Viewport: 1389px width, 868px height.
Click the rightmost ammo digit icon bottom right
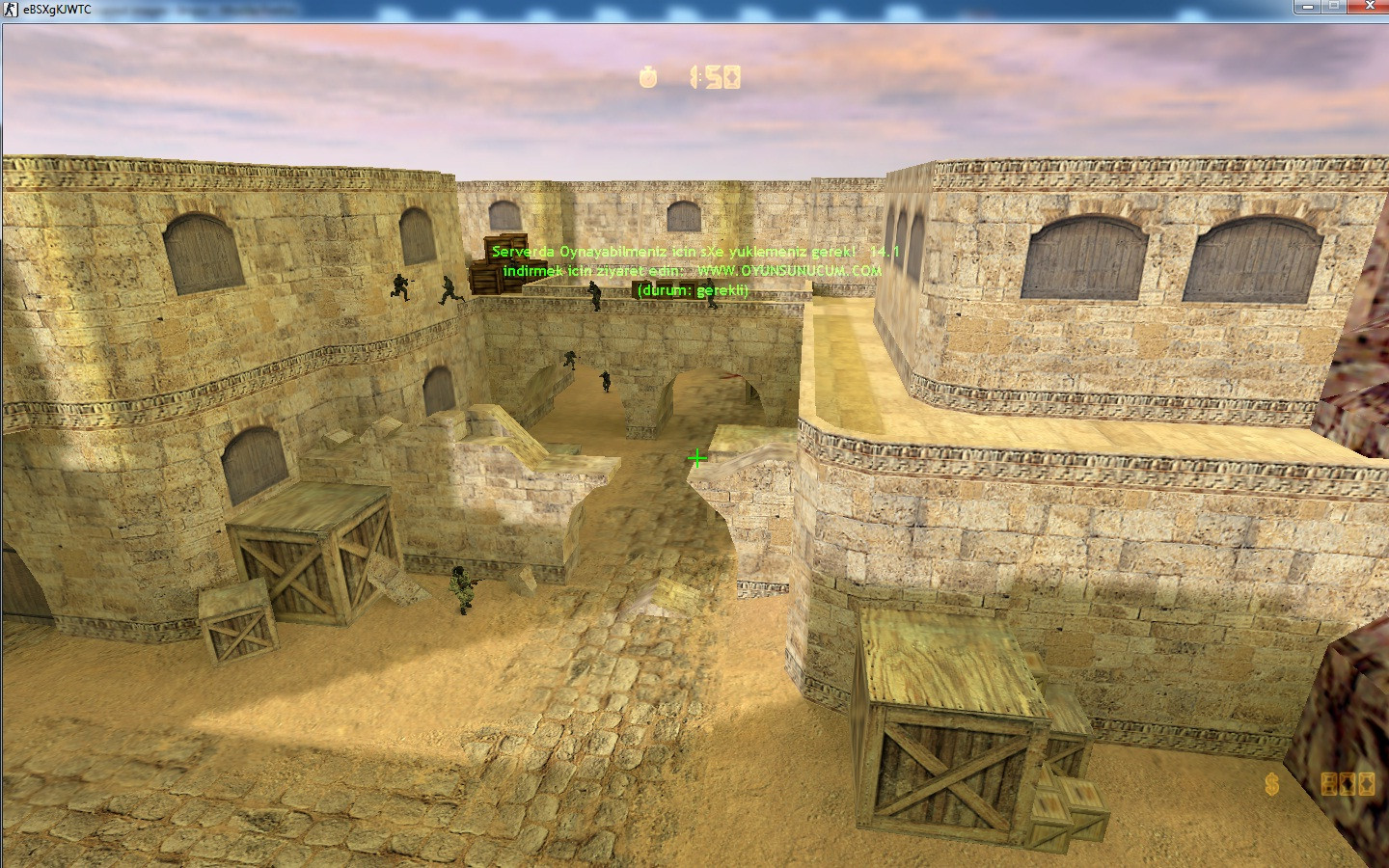1367,784
